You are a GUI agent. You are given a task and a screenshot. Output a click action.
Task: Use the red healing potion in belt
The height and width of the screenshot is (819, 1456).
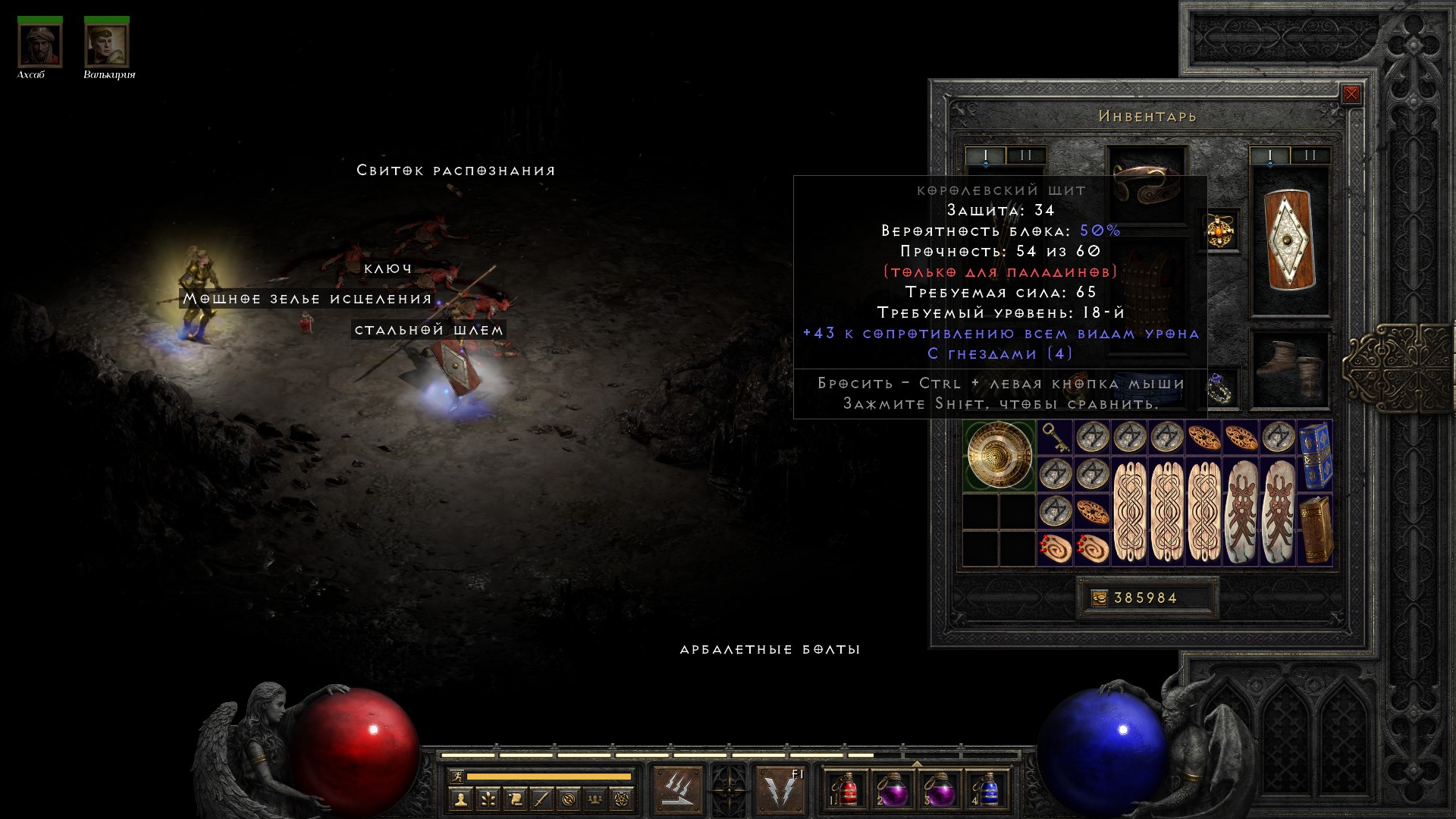[x=848, y=789]
